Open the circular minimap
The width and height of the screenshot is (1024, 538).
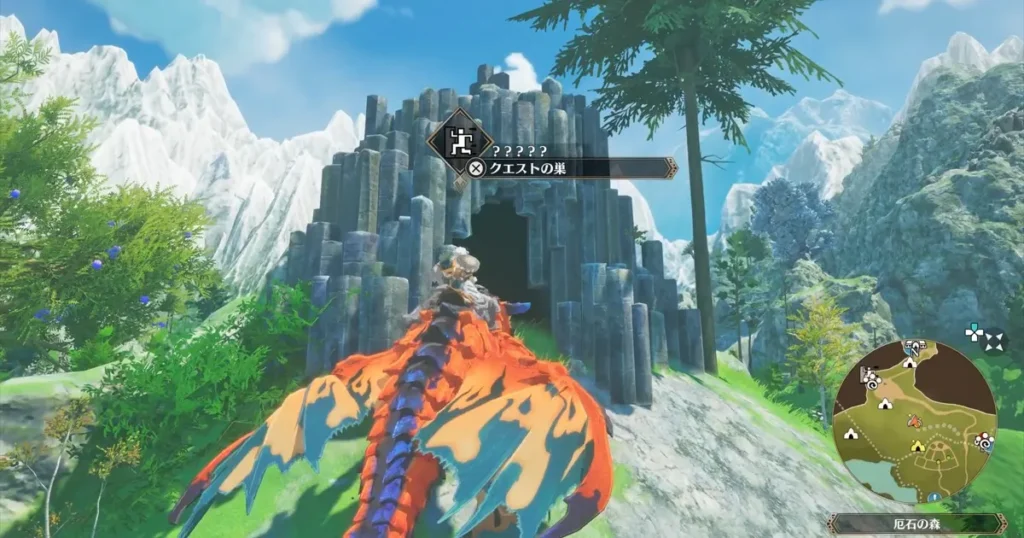coord(914,421)
